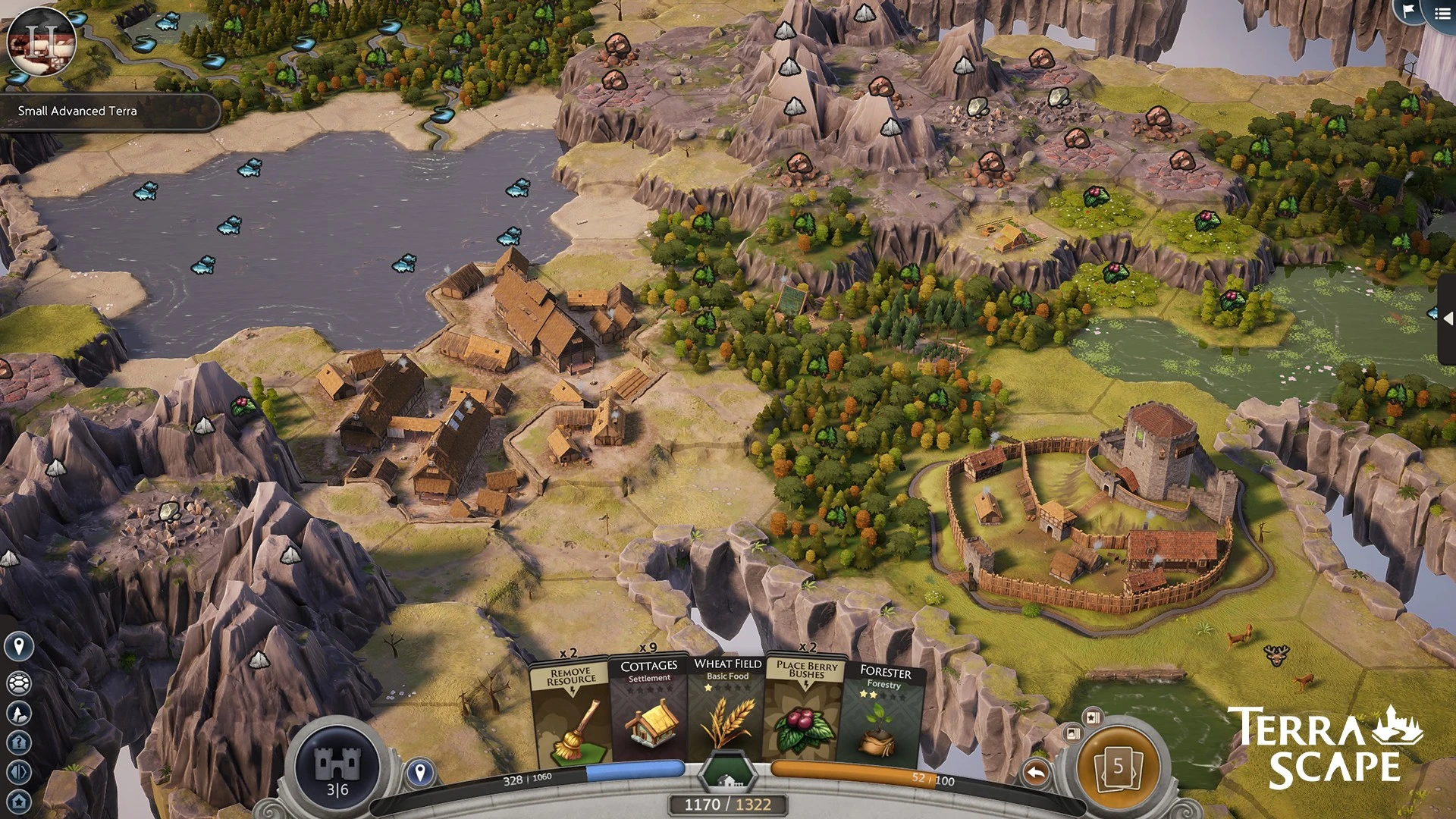Open the player profile avatar
This screenshot has width=1456, height=819.
41,40
